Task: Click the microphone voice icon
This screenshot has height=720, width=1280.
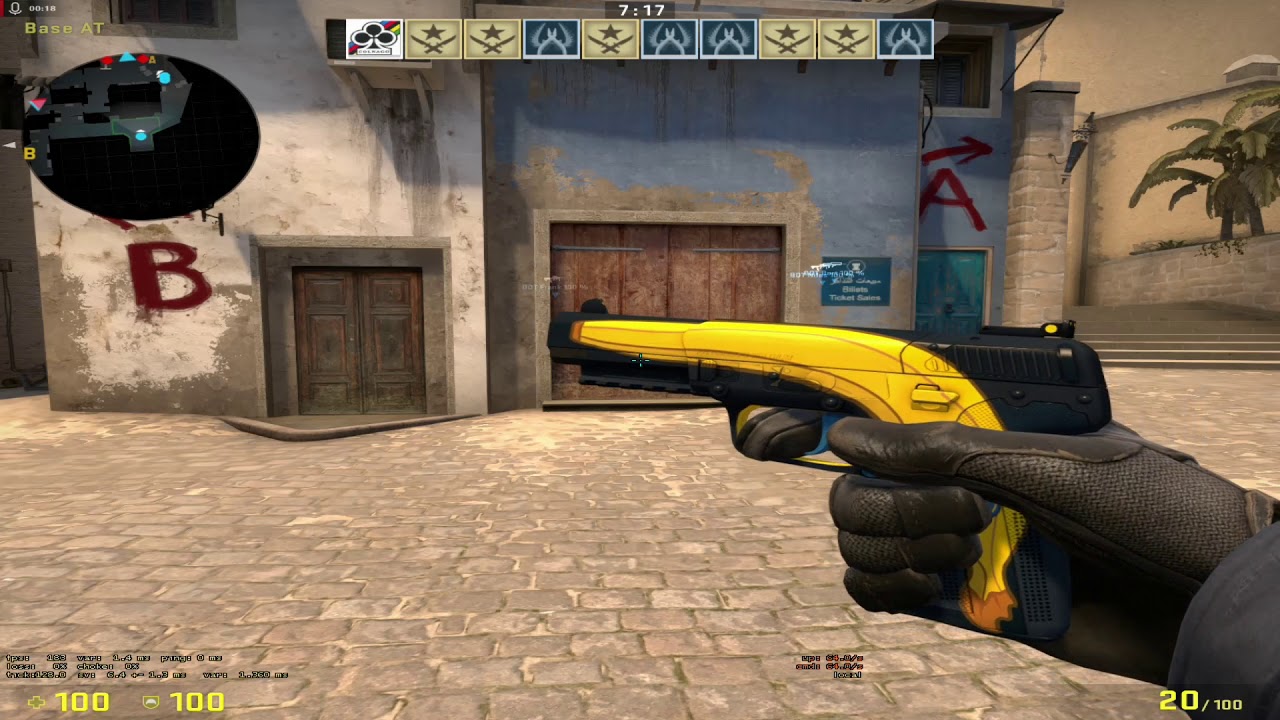Action: 14,8
